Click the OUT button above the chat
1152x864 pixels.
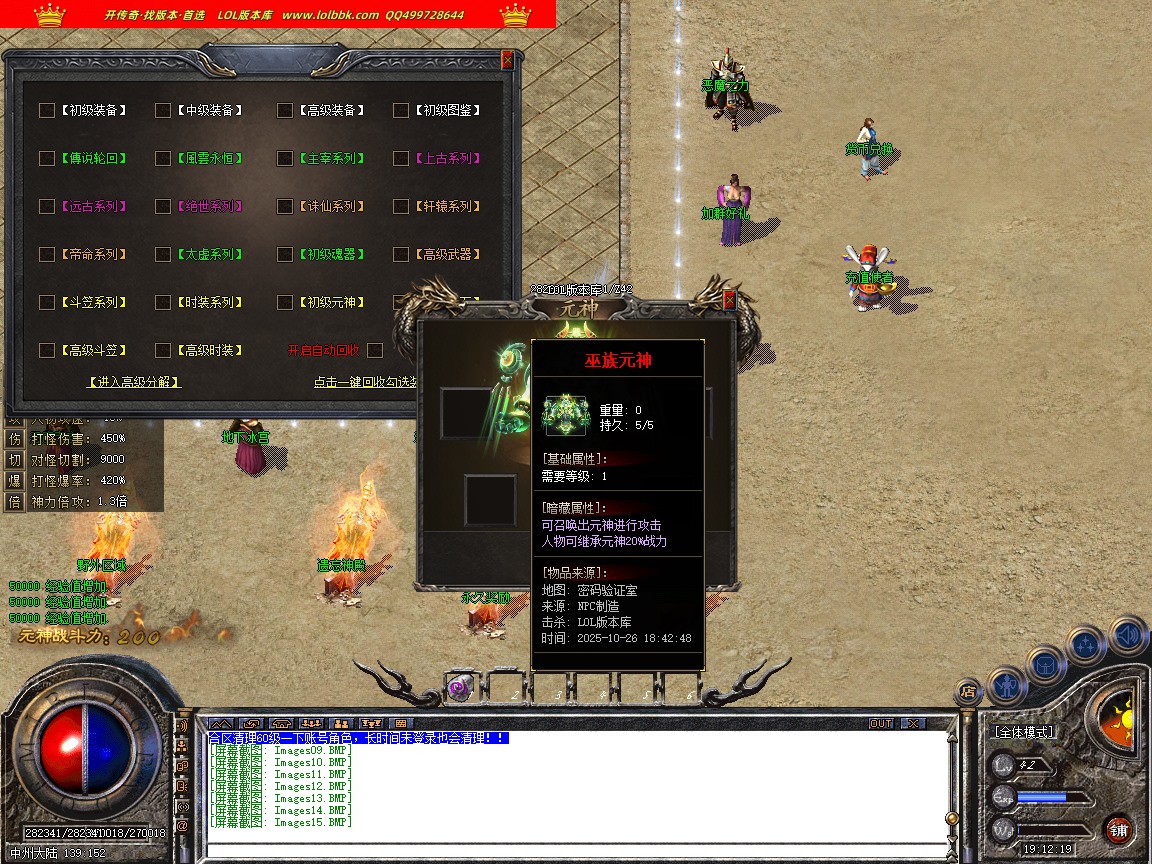click(881, 723)
